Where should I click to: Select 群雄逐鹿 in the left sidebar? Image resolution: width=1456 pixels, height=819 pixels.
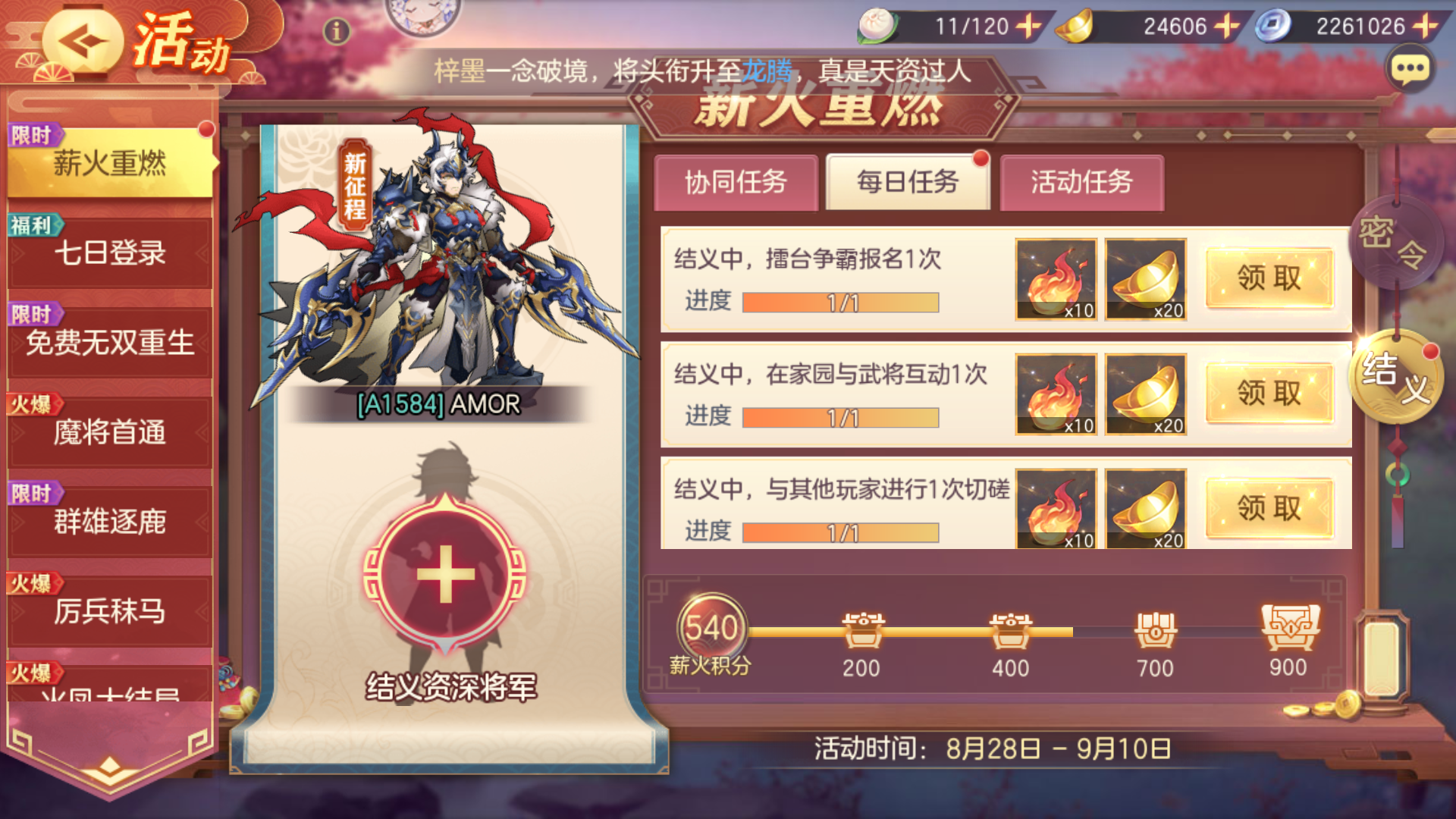[108, 521]
